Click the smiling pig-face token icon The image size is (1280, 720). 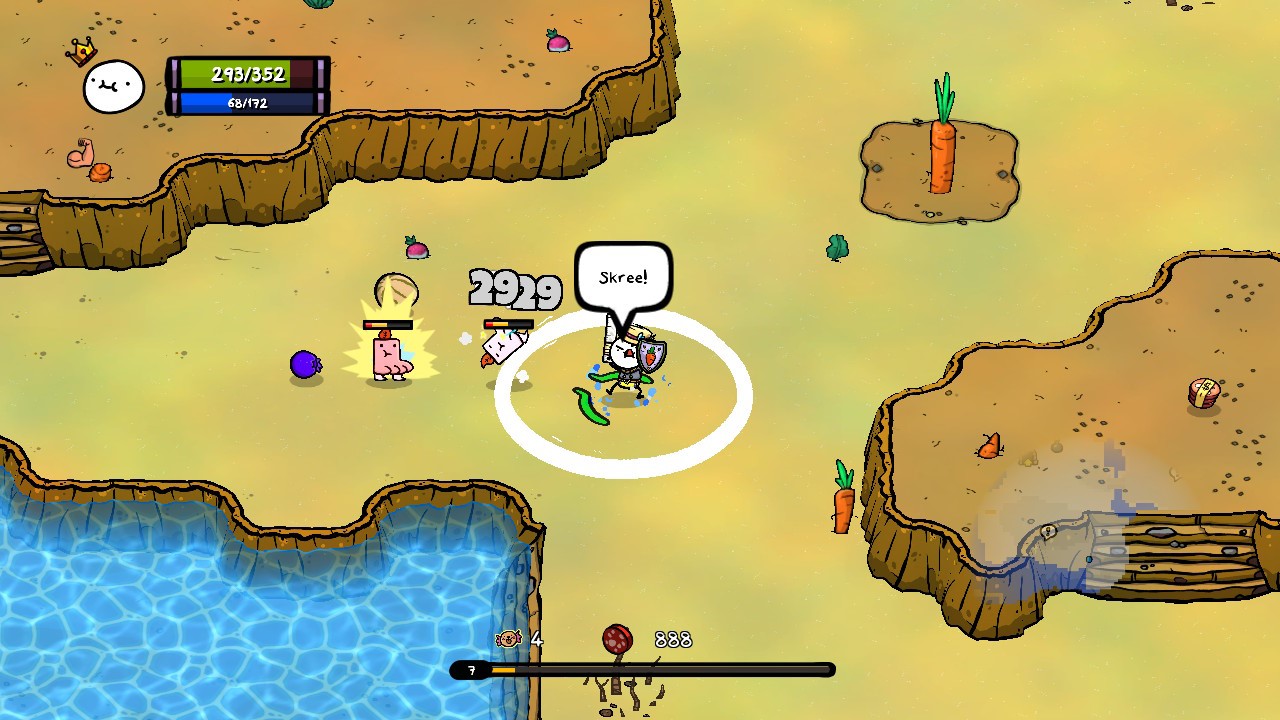coord(509,638)
